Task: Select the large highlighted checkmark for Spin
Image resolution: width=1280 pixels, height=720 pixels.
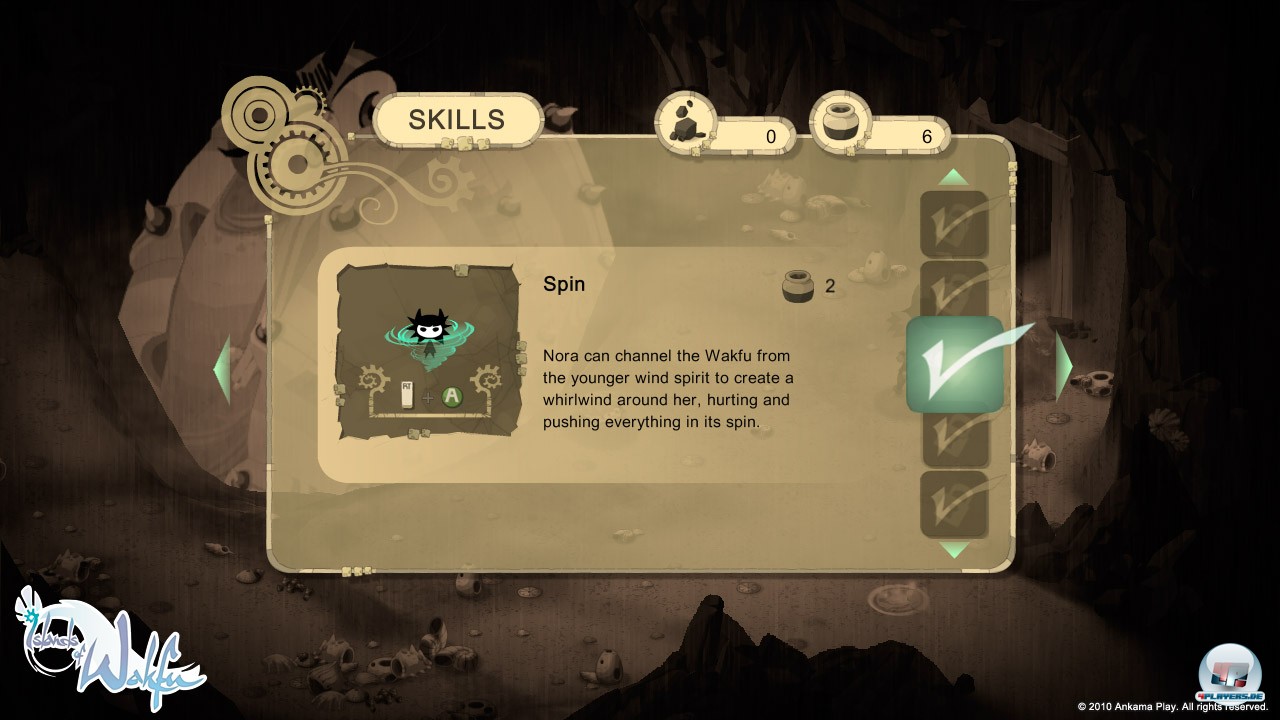Action: coord(955,365)
